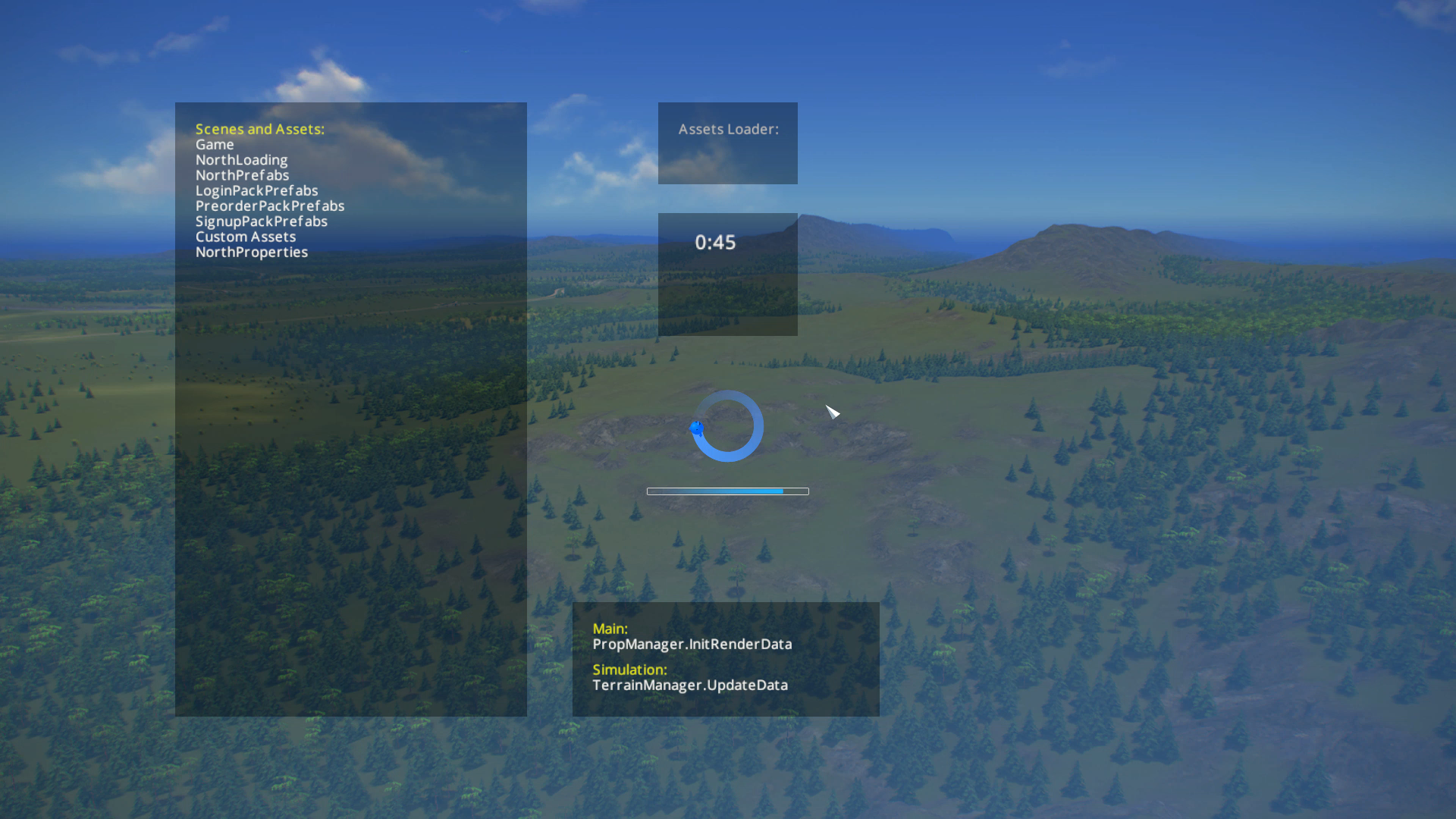
Task: Click the Simulation status indicator
Action: [629, 670]
